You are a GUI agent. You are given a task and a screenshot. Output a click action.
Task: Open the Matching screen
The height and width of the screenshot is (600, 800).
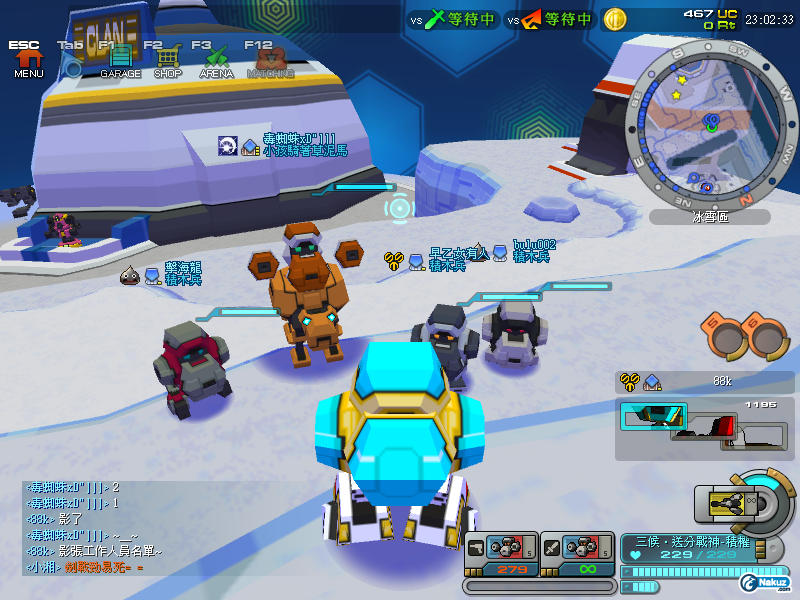269,59
